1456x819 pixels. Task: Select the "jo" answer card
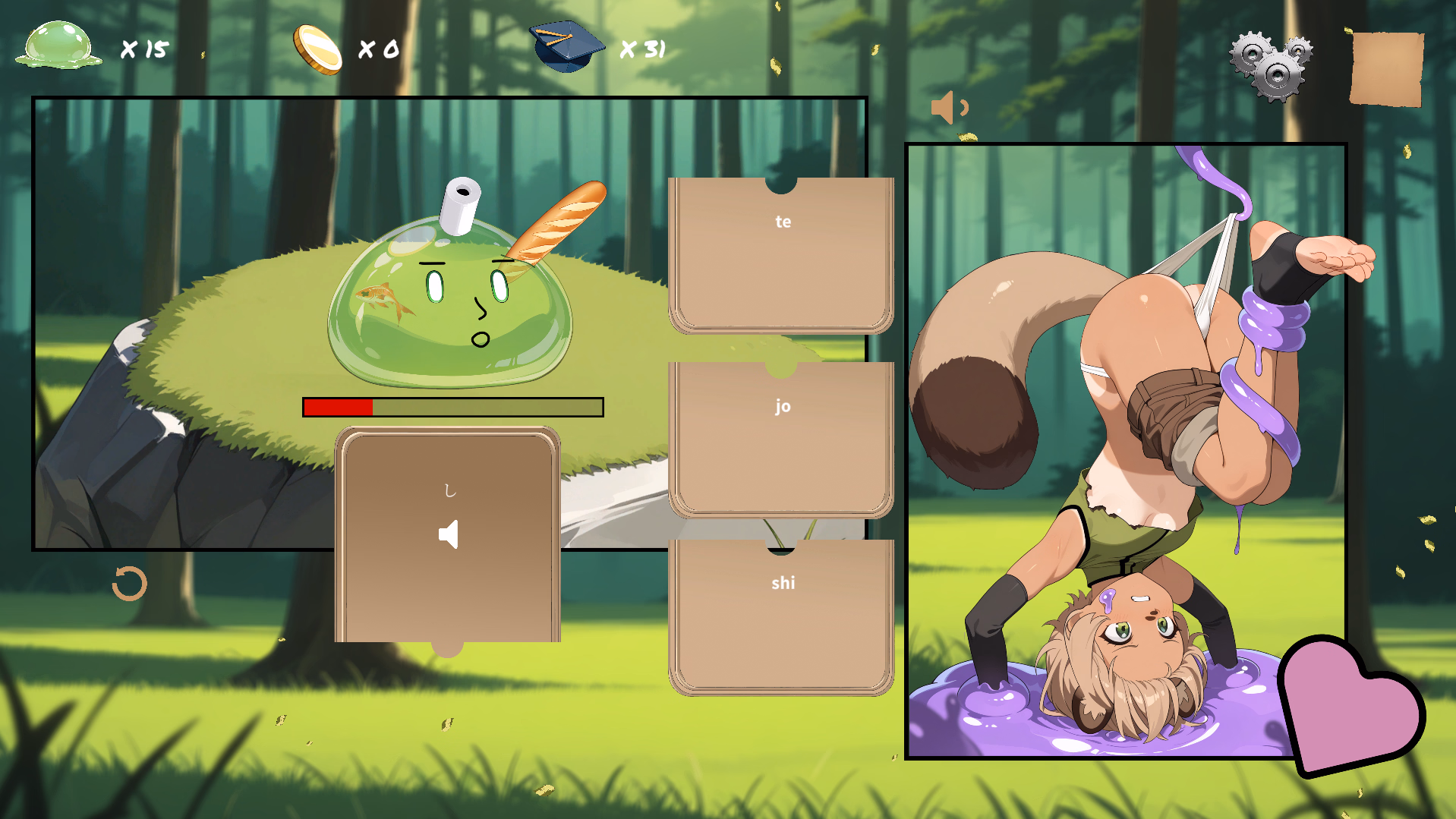tap(781, 439)
